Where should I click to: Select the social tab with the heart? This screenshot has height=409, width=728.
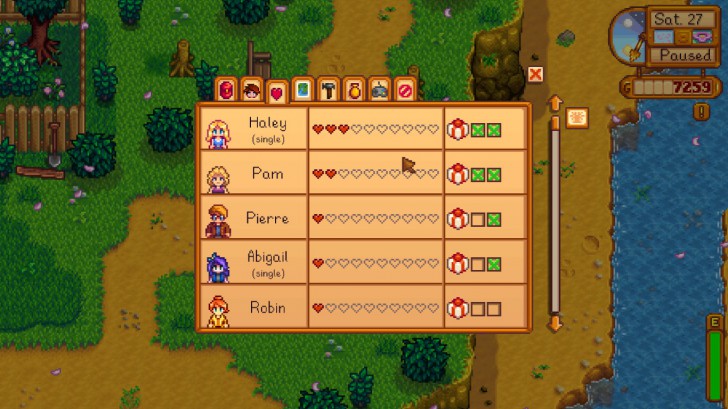[277, 93]
